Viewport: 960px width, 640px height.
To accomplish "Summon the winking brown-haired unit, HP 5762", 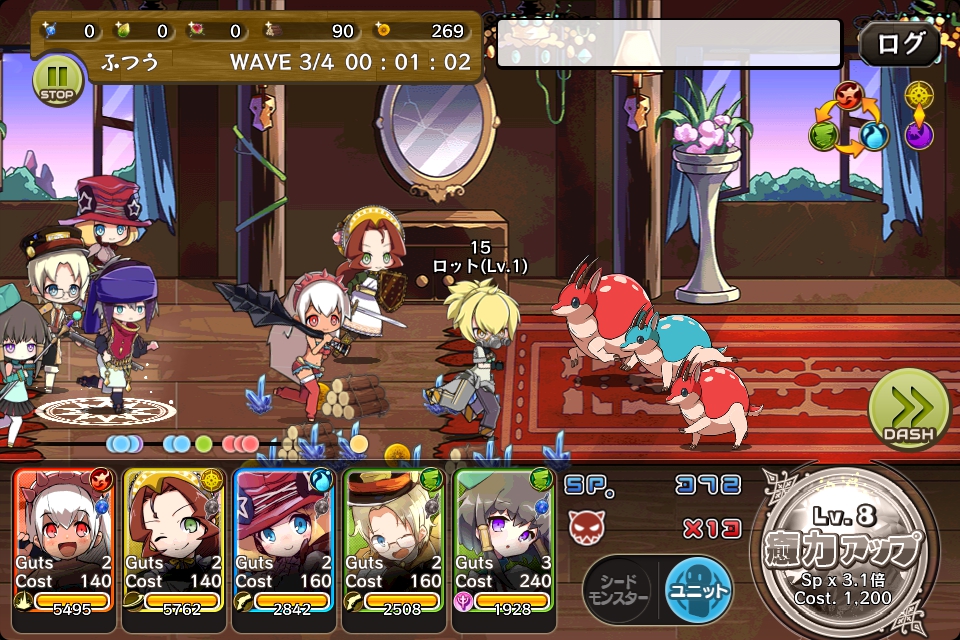I will [x=174, y=540].
